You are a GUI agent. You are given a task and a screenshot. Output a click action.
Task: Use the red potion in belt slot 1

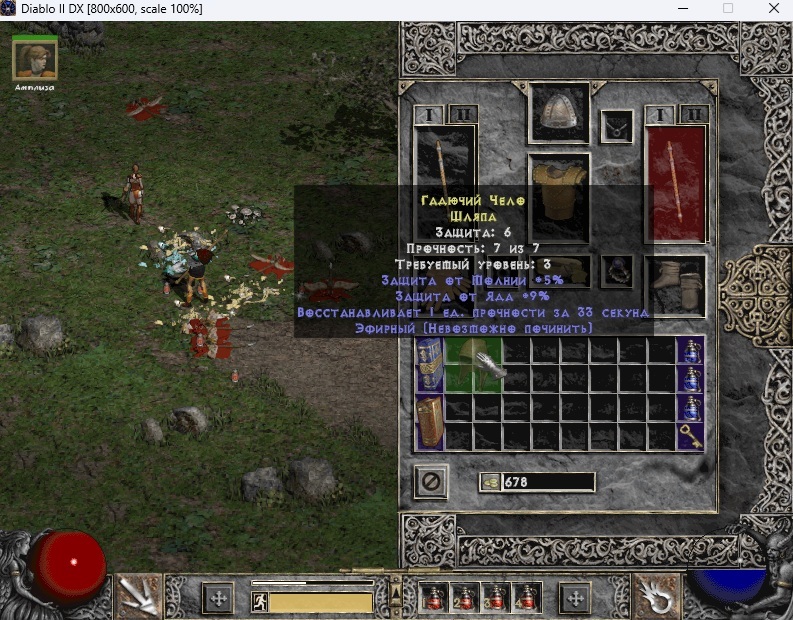[x=435, y=598]
